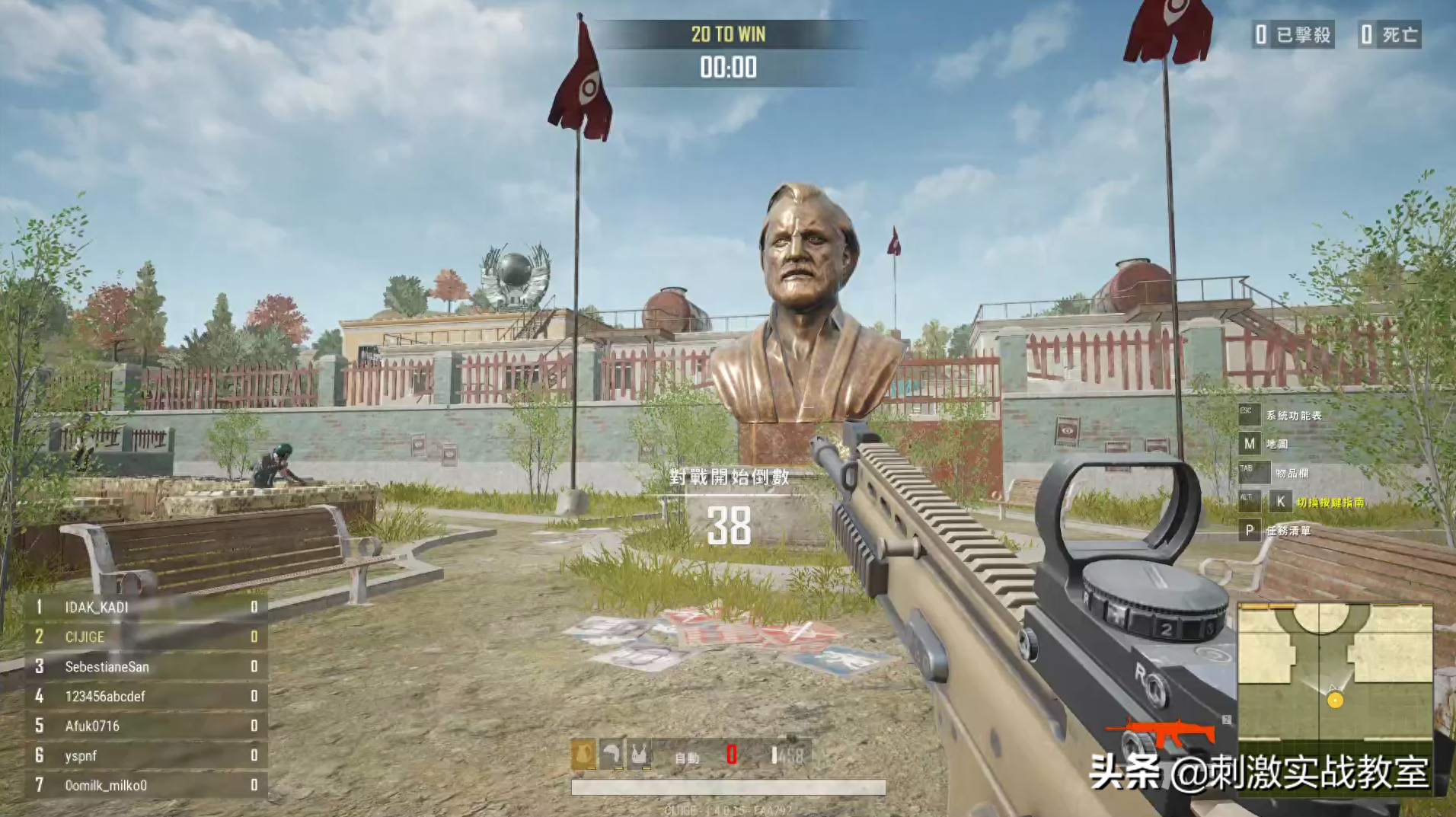This screenshot has width=1456, height=817.
Task: Select the armor vest equipment icon
Action: pos(637,754)
